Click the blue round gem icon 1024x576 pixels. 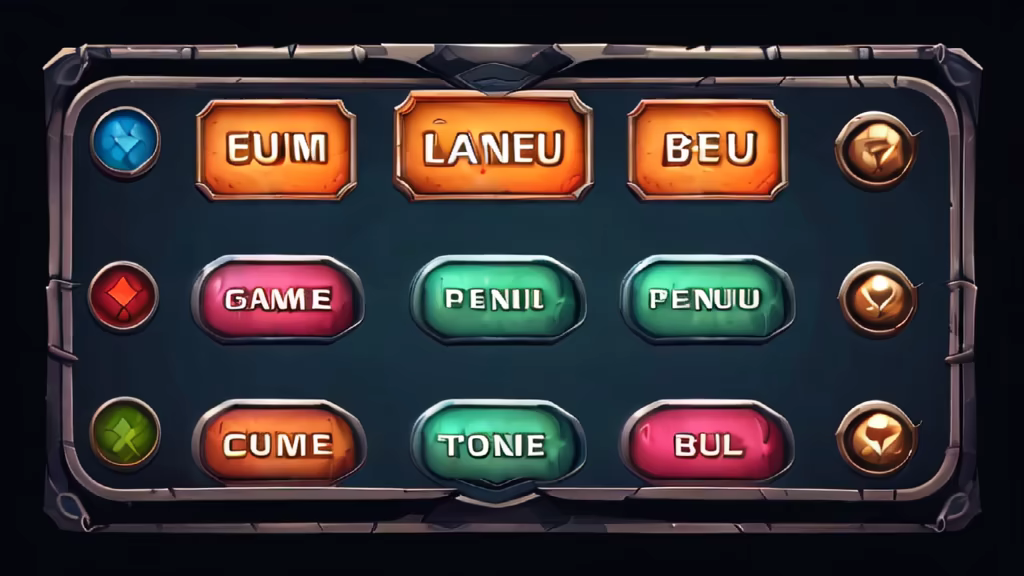(125, 142)
